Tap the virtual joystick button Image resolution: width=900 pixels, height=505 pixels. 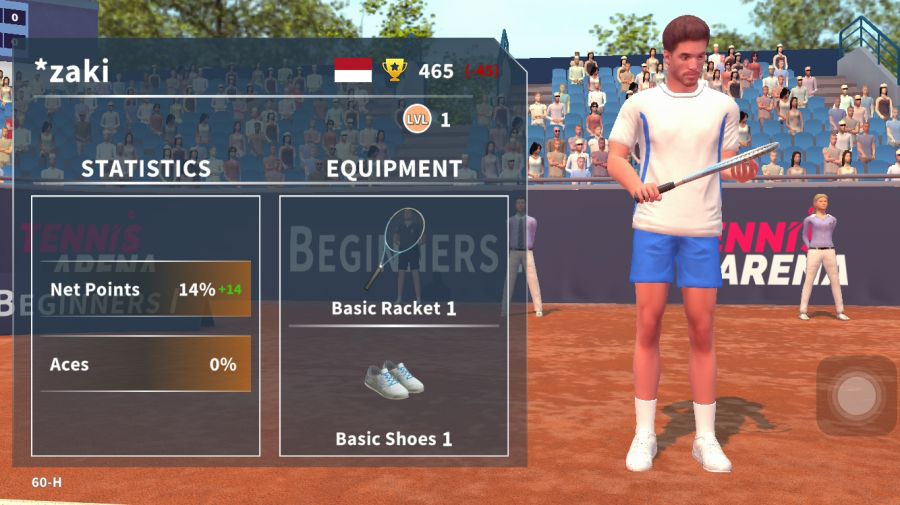click(856, 397)
